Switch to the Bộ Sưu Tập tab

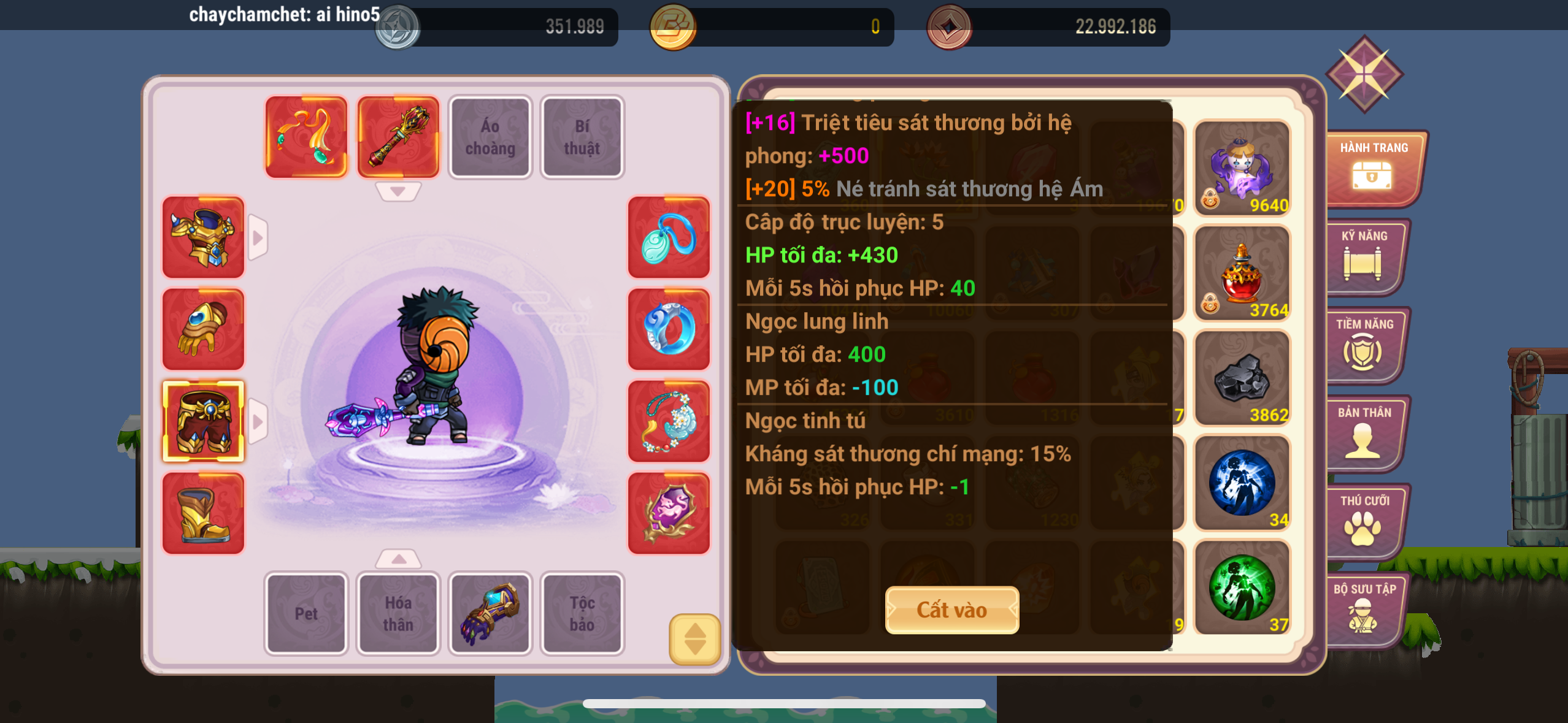click(x=1364, y=610)
